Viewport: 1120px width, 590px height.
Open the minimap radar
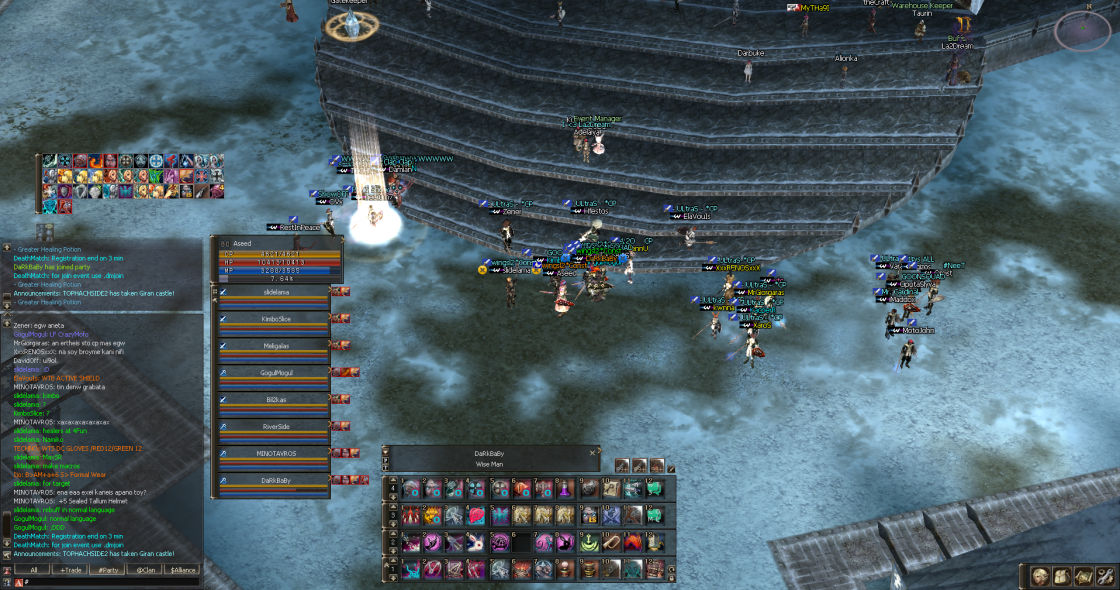coord(1082,30)
